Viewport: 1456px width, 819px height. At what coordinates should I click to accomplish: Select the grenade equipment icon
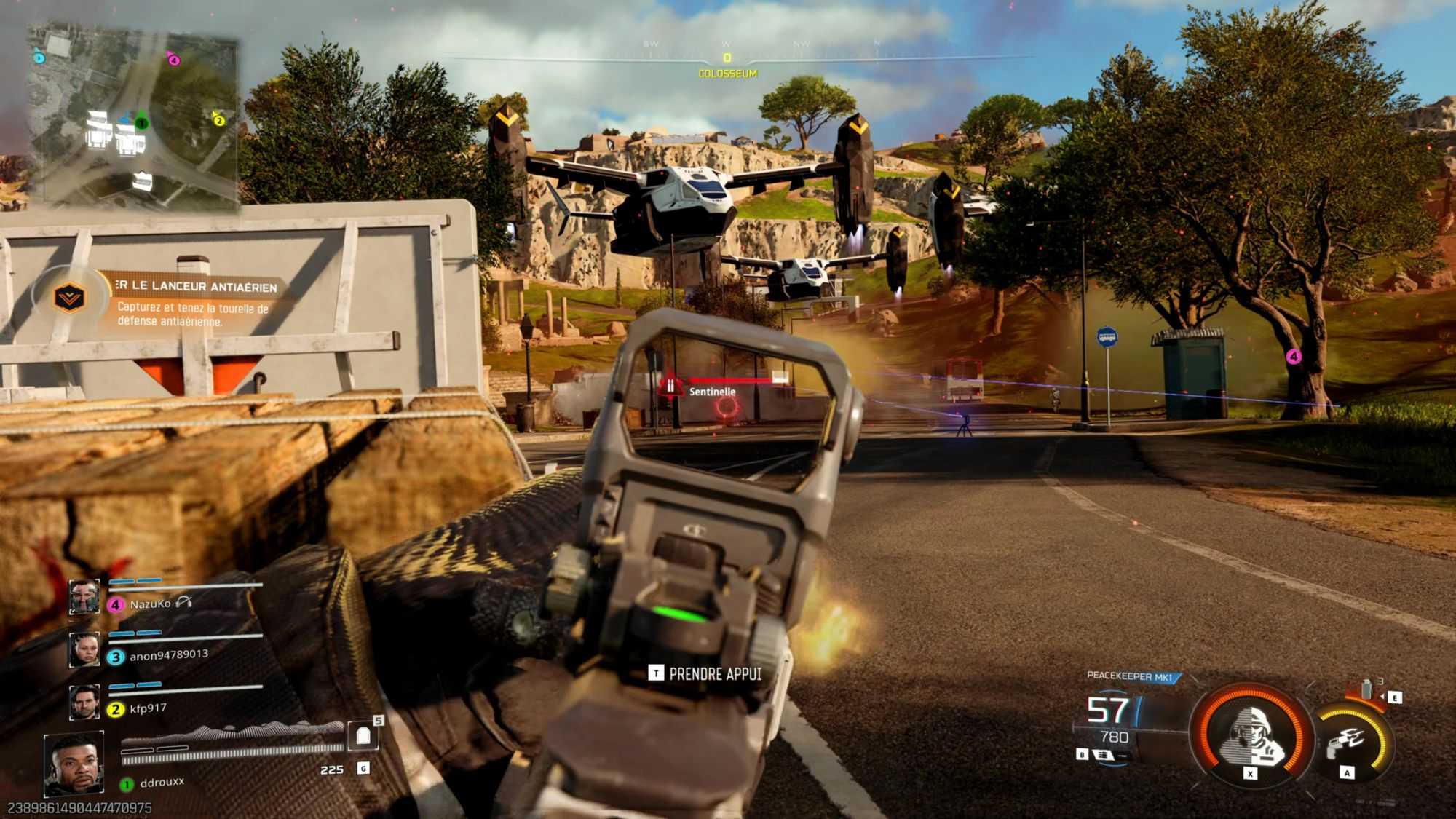tap(1366, 689)
